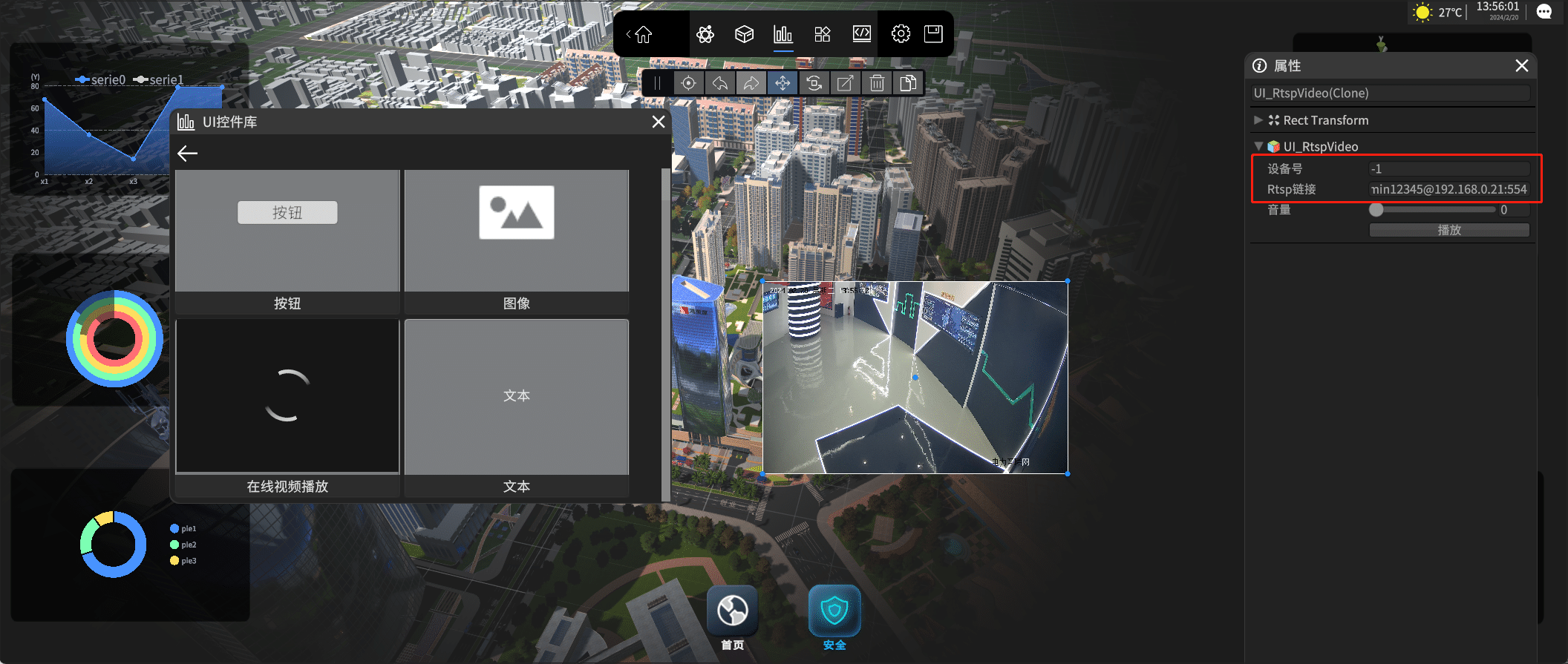Click the back arrow in UI控件库
The height and width of the screenshot is (664, 1568).
tap(188, 154)
